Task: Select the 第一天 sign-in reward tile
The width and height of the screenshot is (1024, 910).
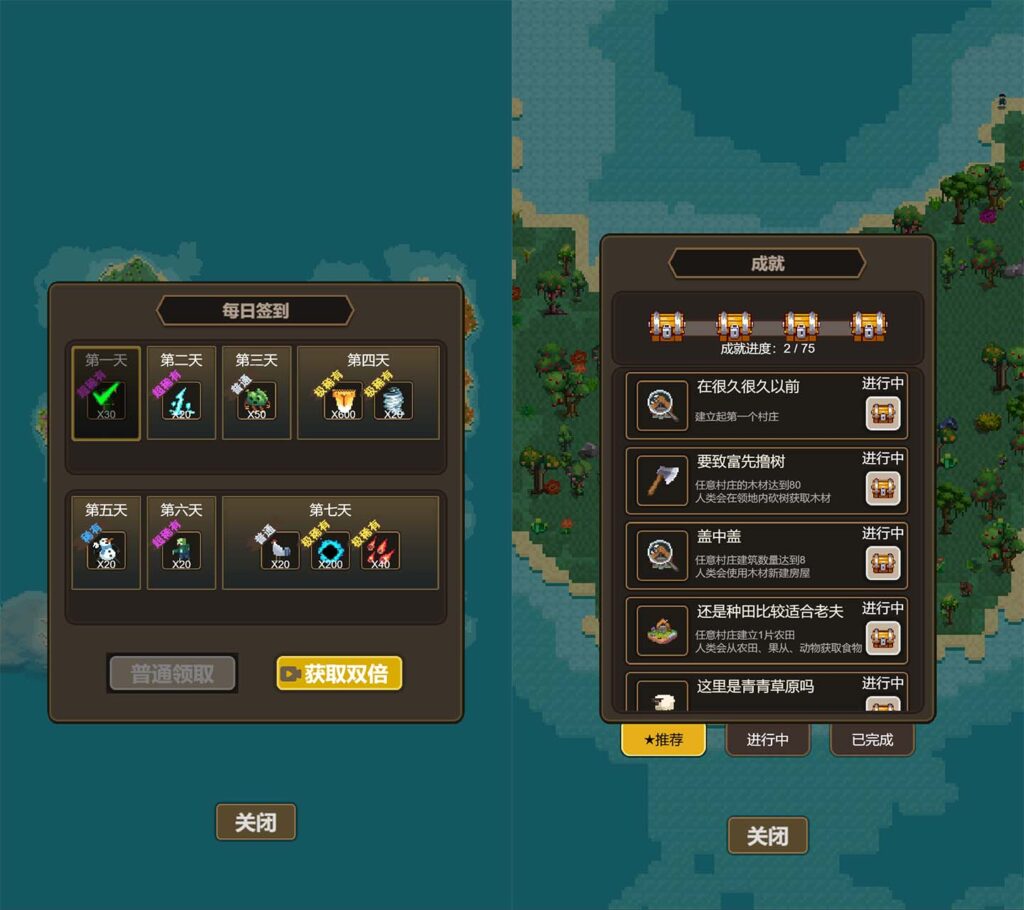Action: [106, 393]
